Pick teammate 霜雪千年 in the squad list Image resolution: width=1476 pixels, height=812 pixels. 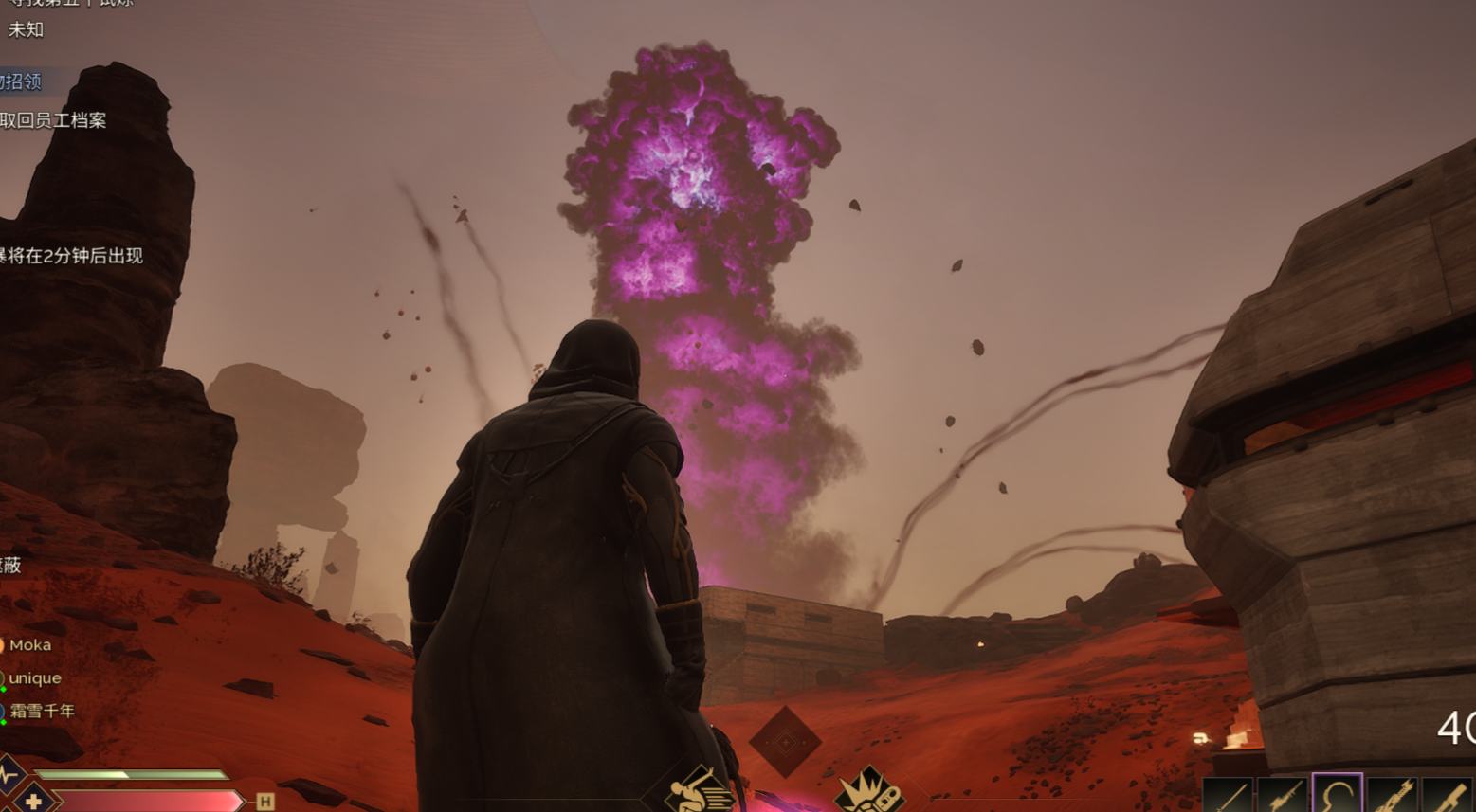(x=42, y=711)
